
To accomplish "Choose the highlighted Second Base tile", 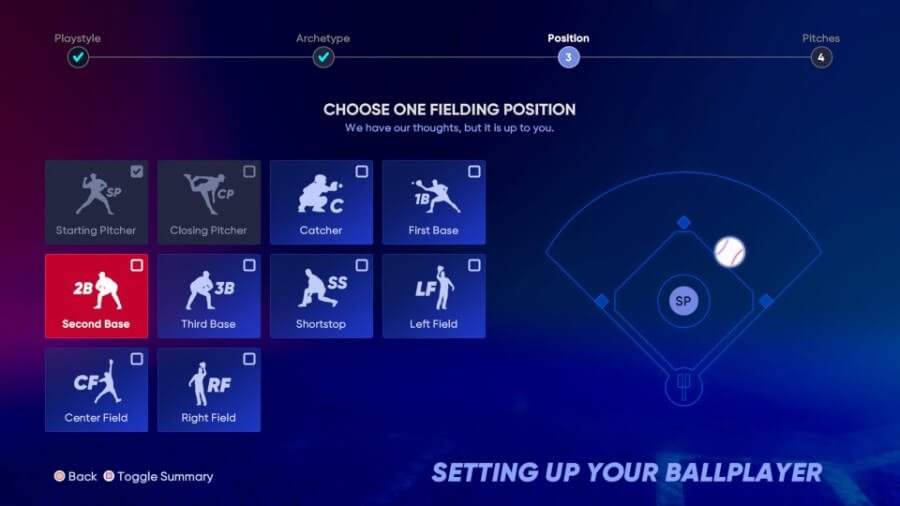I will coord(96,296).
